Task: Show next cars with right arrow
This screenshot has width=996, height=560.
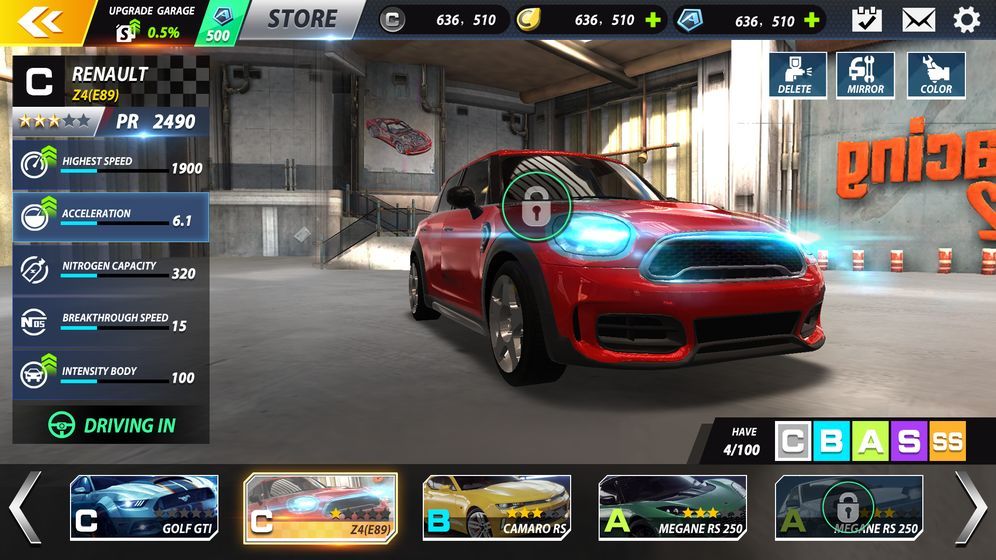Action: [970, 507]
